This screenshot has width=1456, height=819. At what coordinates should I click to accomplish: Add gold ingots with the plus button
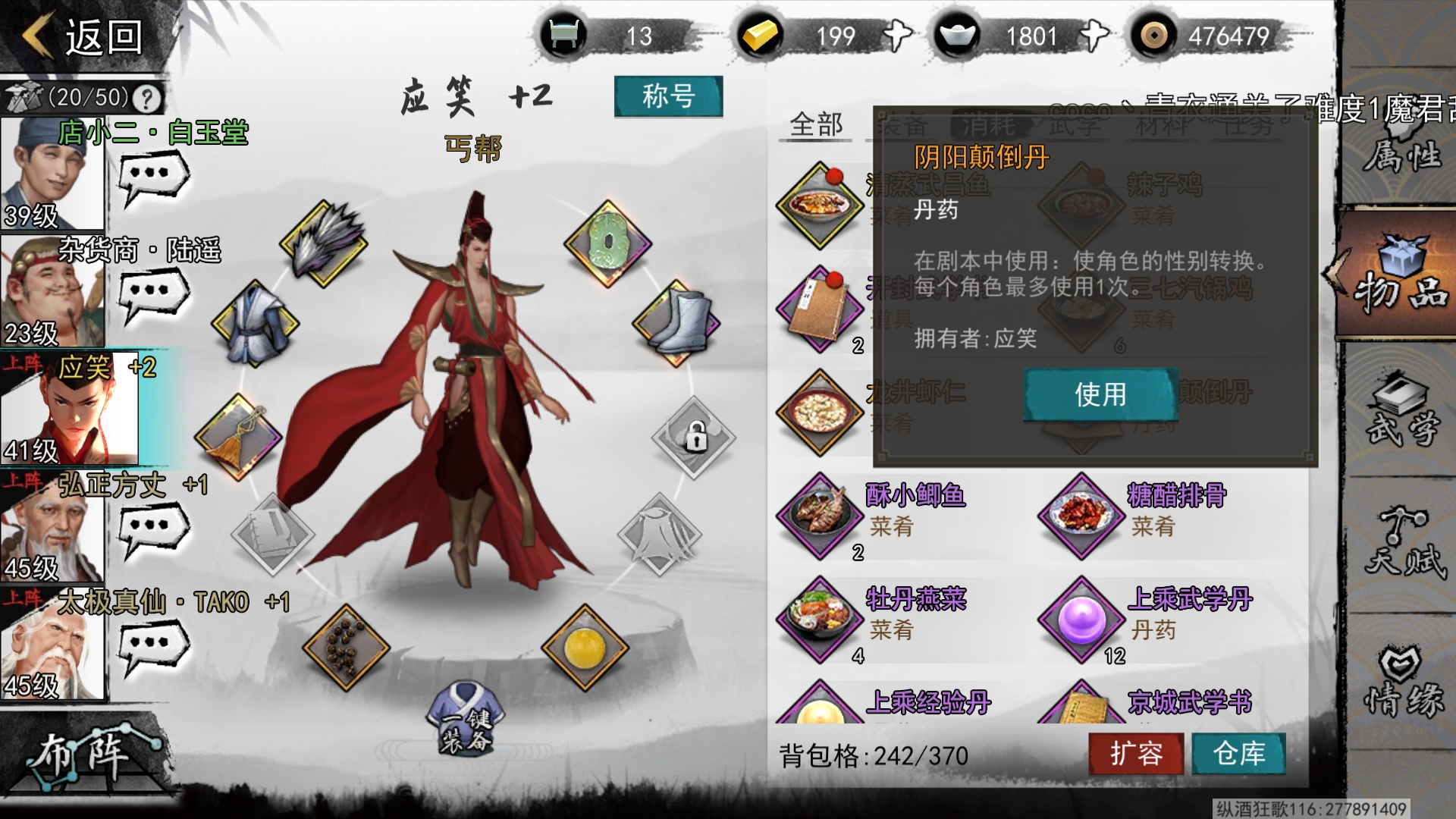pos(897,36)
